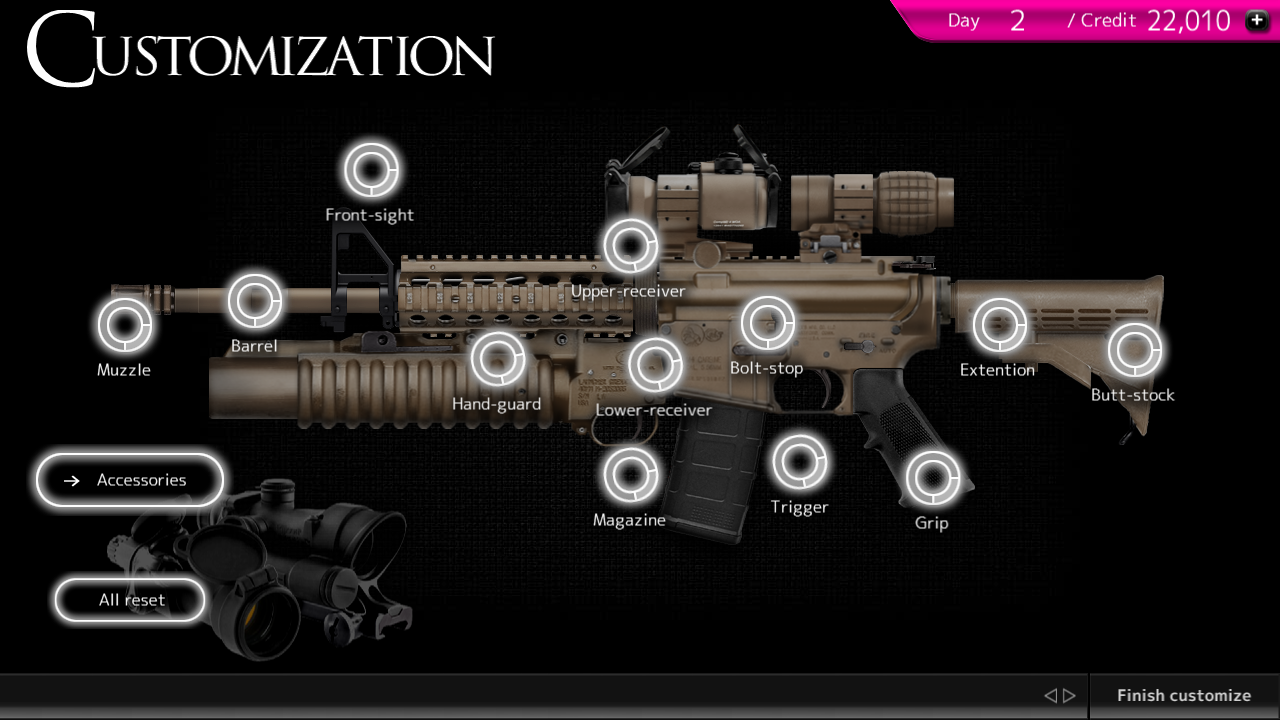Select the Trigger customization hotspot
Image resolution: width=1280 pixels, height=720 pixels.
(800, 461)
